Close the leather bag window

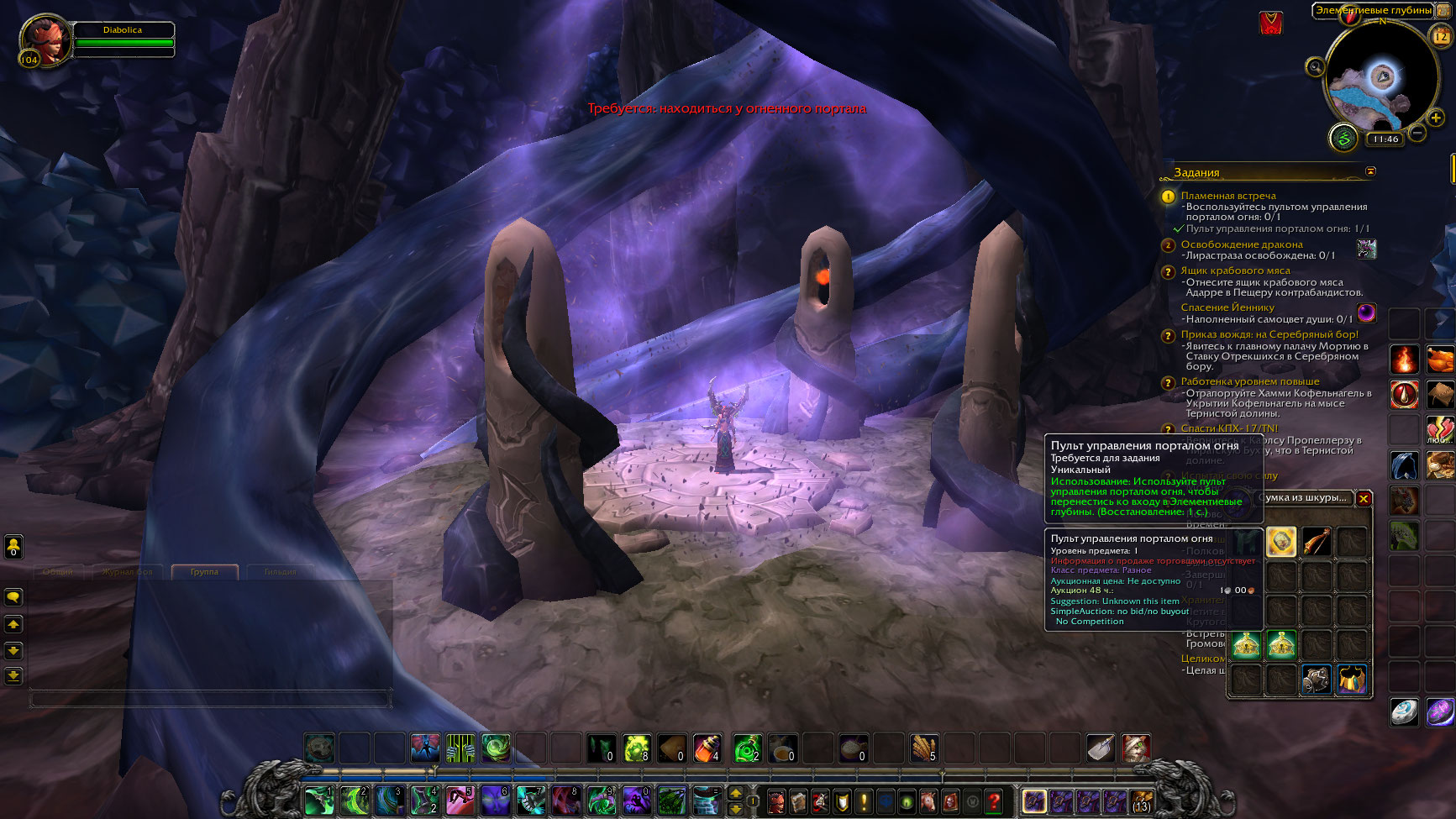tap(1364, 499)
